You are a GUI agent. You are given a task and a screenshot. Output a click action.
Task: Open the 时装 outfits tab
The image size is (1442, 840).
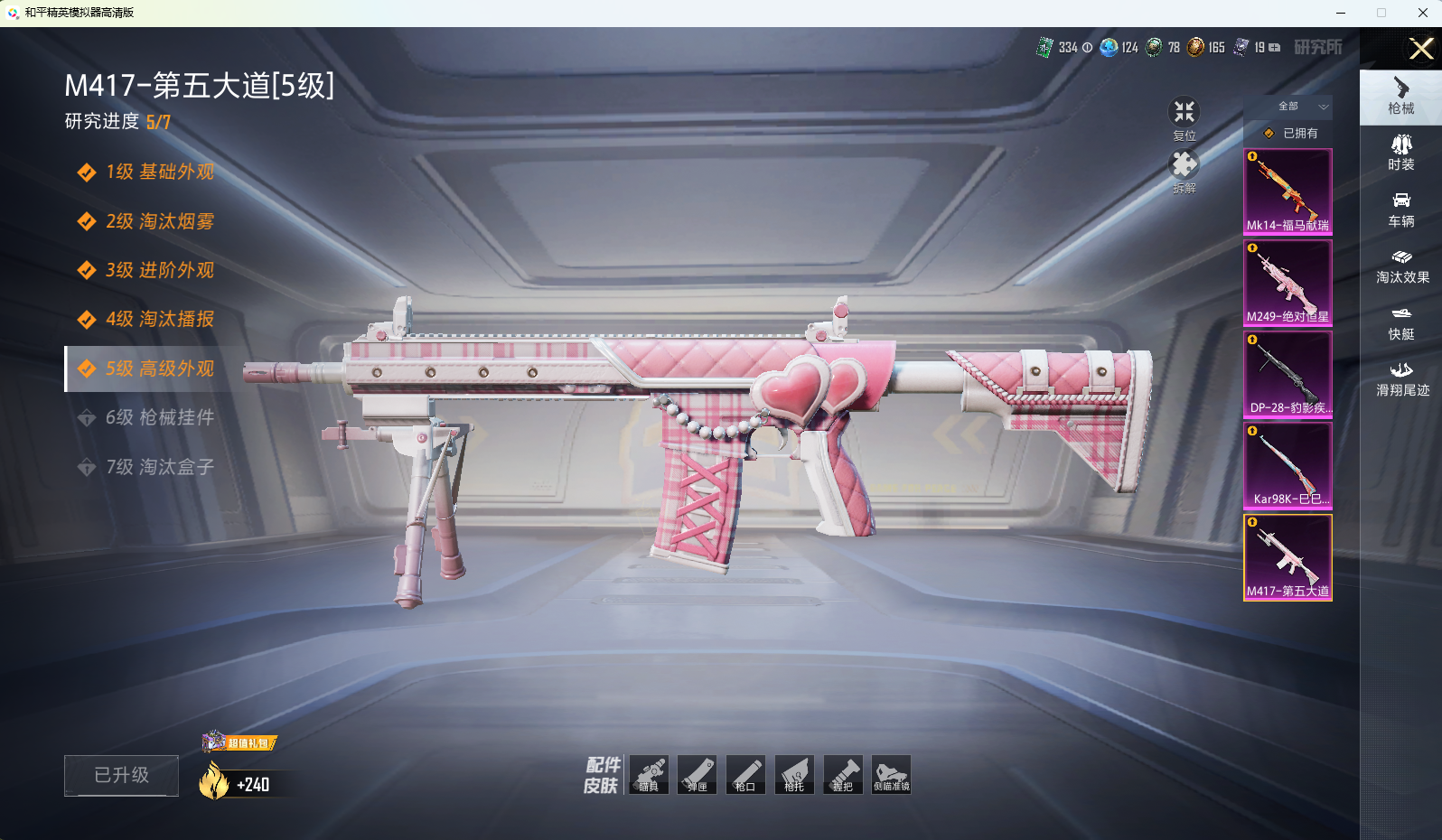[1400, 152]
